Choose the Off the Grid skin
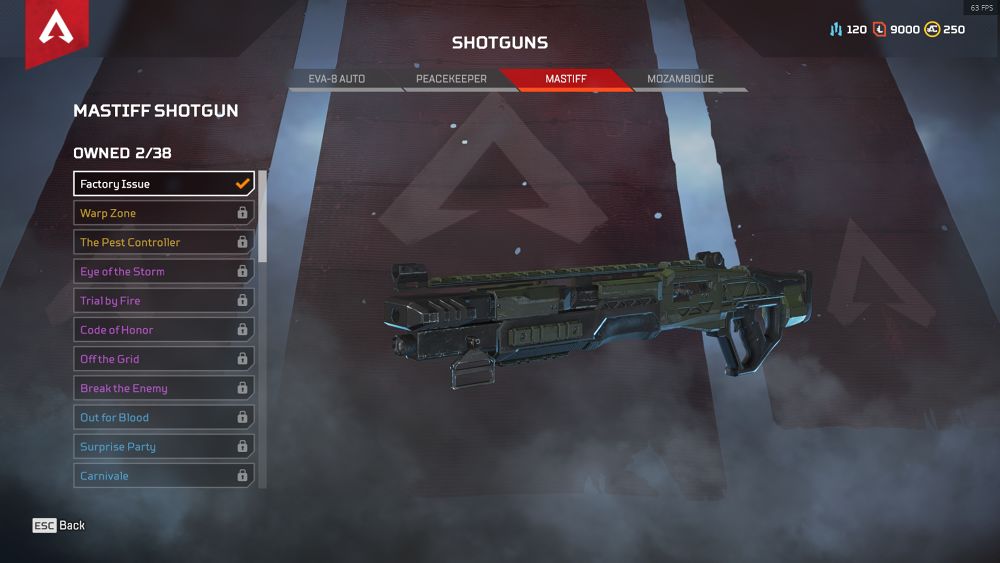This screenshot has height=563, width=1000. pos(164,359)
